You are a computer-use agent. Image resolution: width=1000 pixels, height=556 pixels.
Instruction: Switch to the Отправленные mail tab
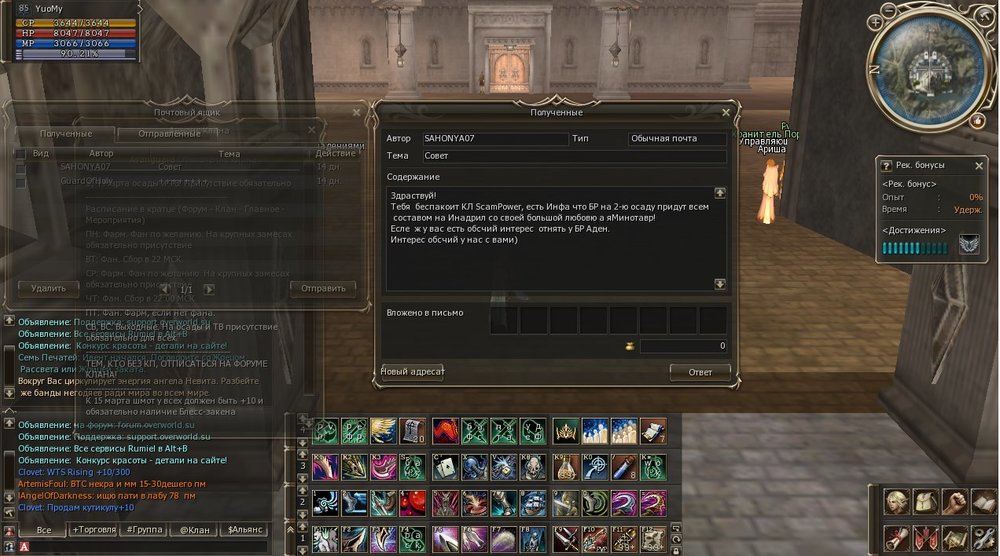pyautogui.click(x=170, y=134)
